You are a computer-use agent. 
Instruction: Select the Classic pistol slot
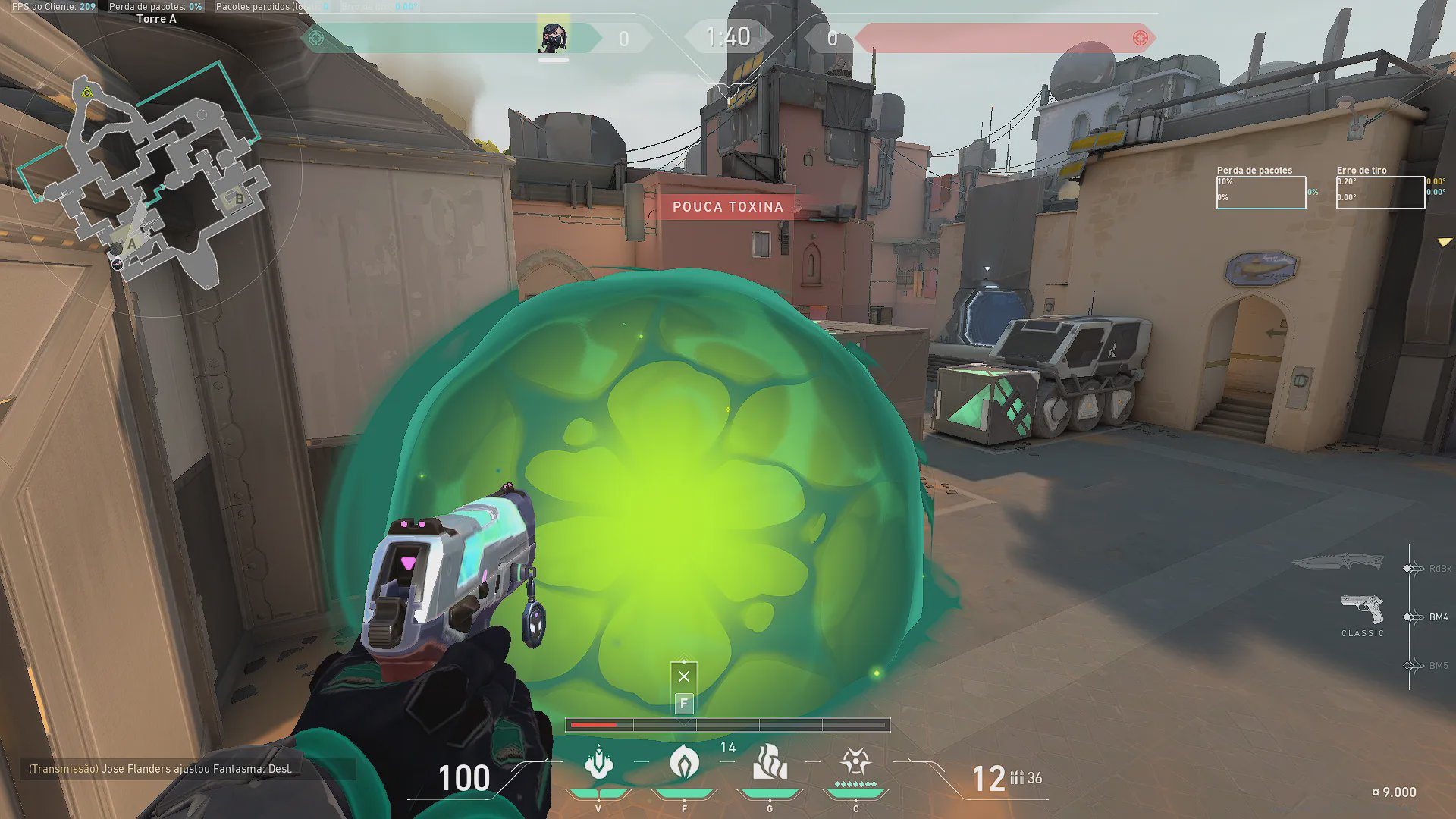tap(1362, 611)
